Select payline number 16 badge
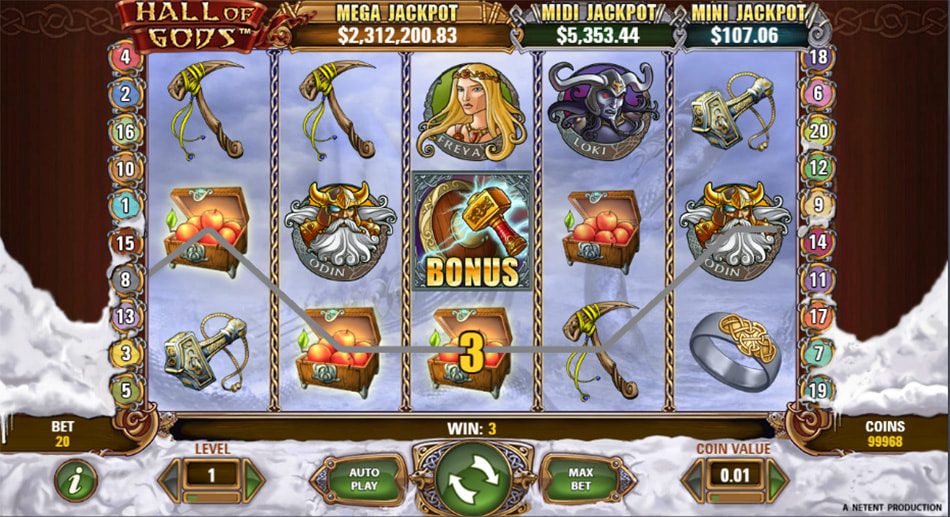Image resolution: width=950 pixels, height=517 pixels. pyautogui.click(x=126, y=131)
